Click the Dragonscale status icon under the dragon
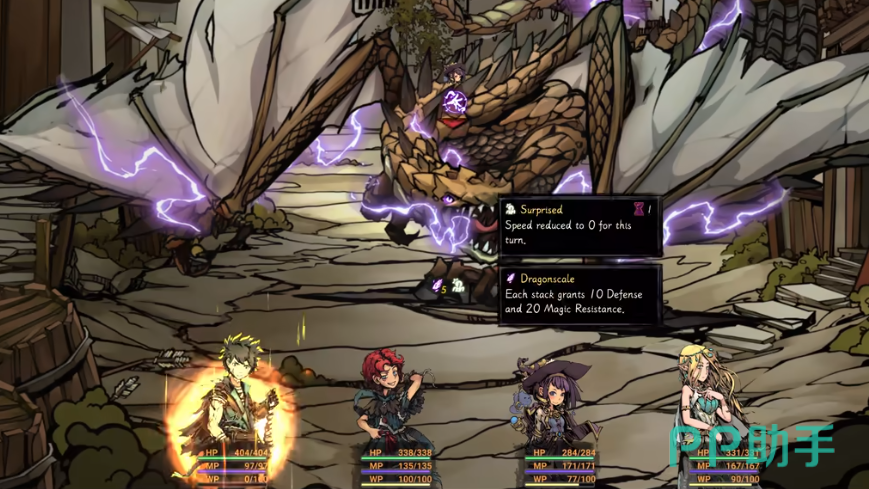This screenshot has width=869, height=489. [x=437, y=286]
